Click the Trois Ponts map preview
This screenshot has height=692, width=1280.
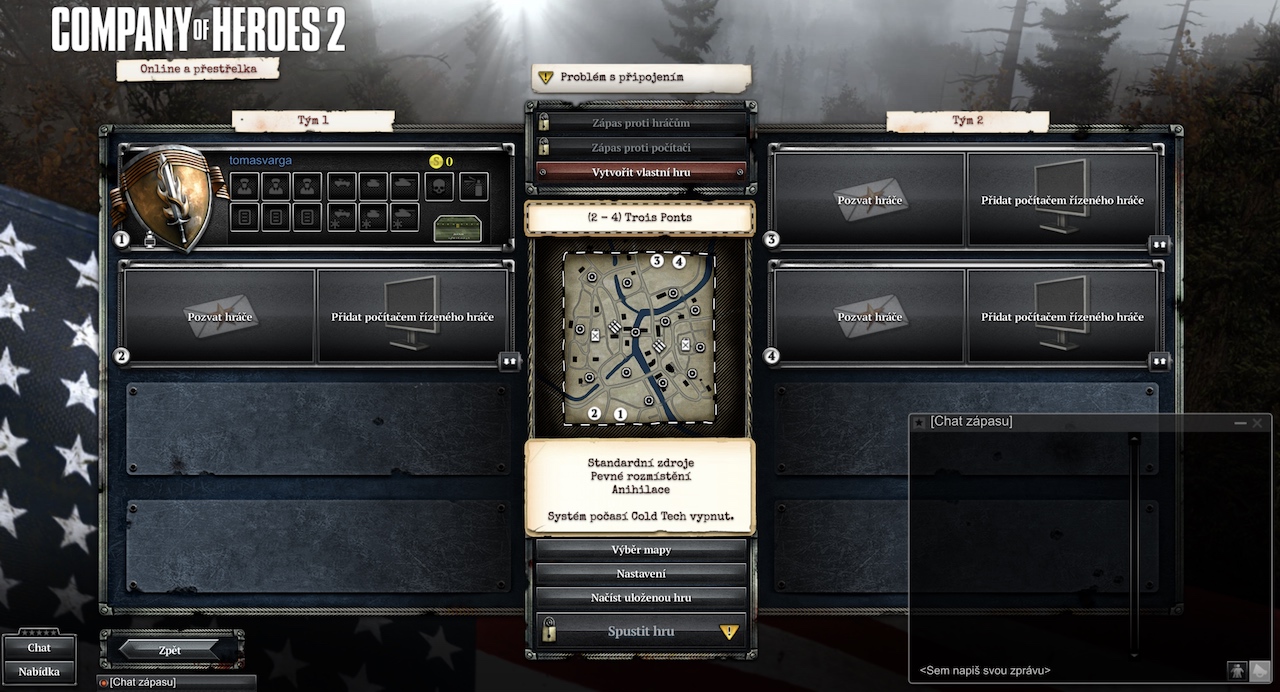point(640,337)
